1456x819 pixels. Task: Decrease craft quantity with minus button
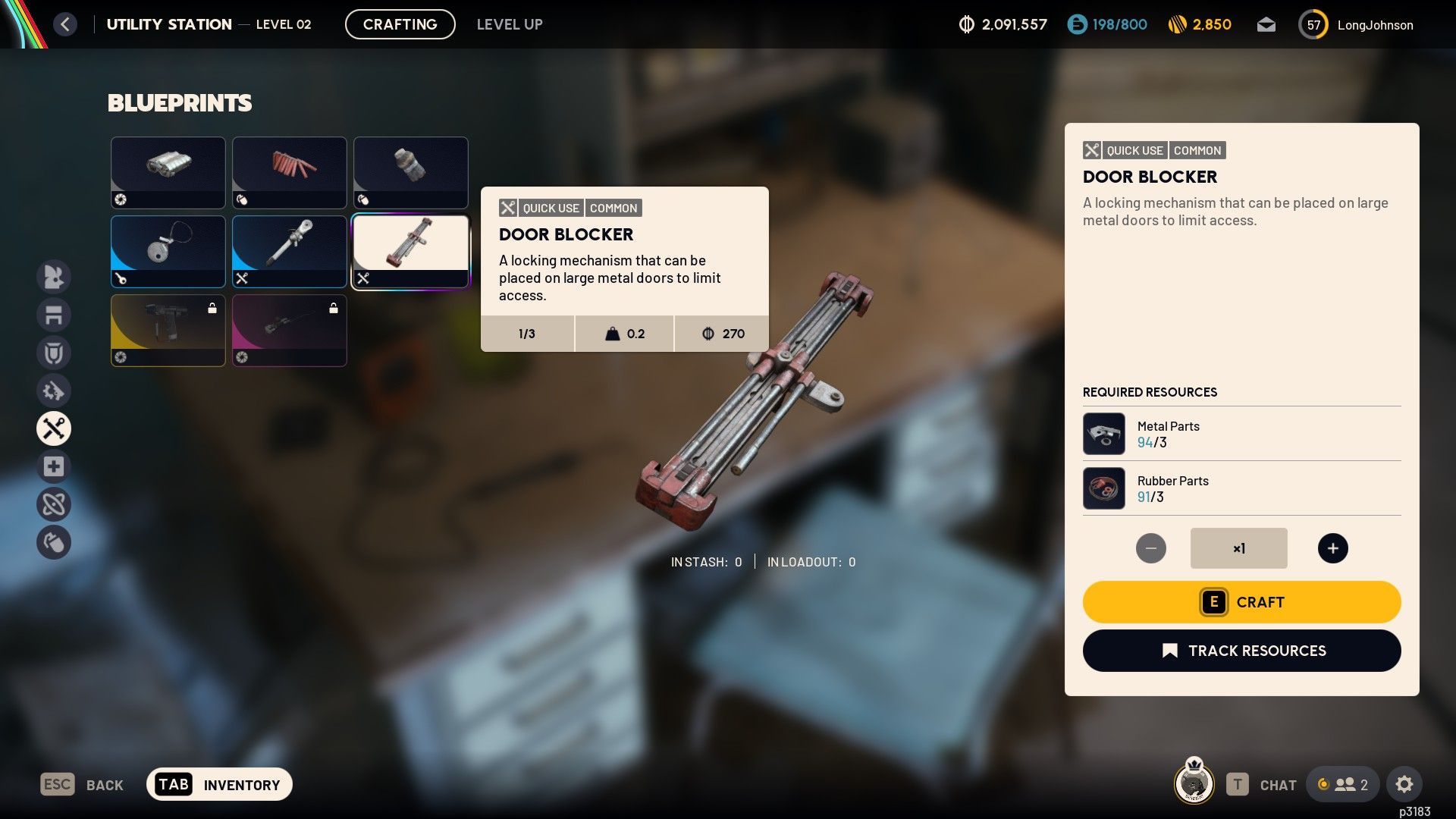[1150, 548]
